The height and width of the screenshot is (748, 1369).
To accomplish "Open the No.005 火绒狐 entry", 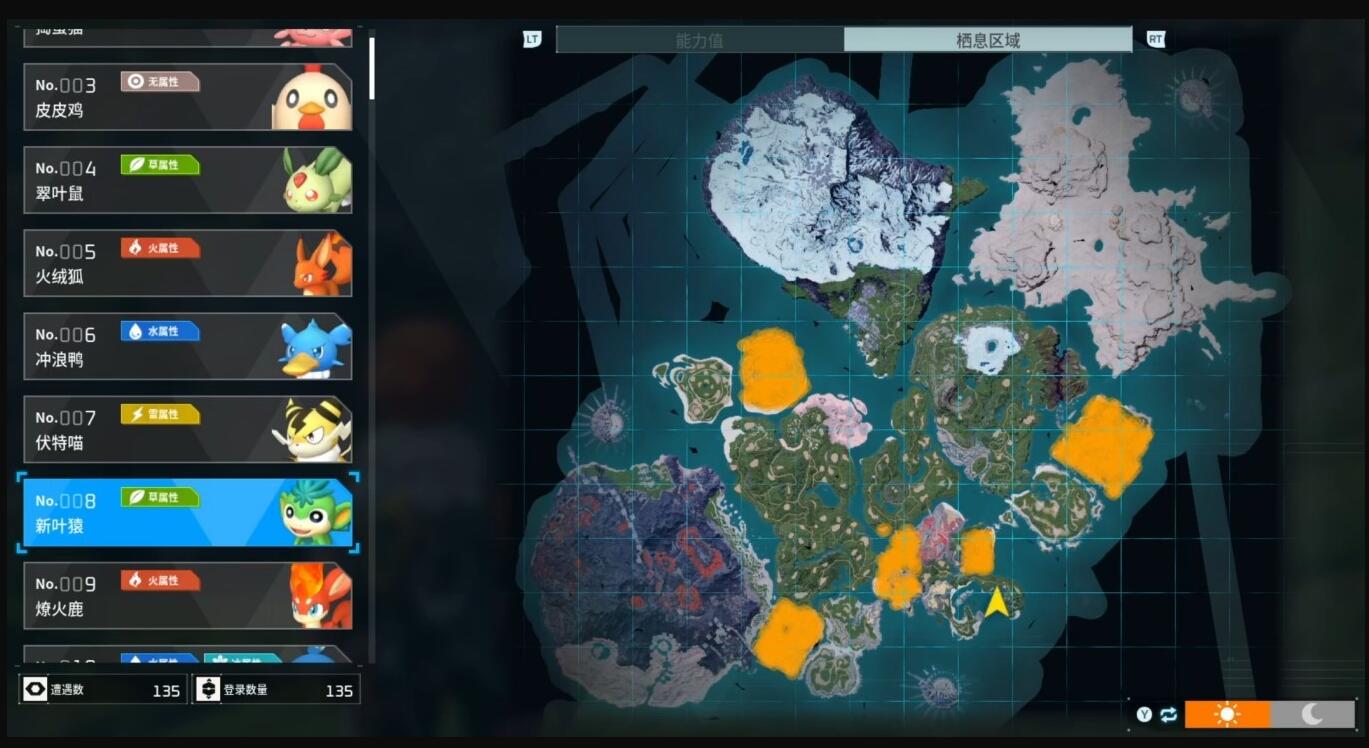I will (187, 263).
